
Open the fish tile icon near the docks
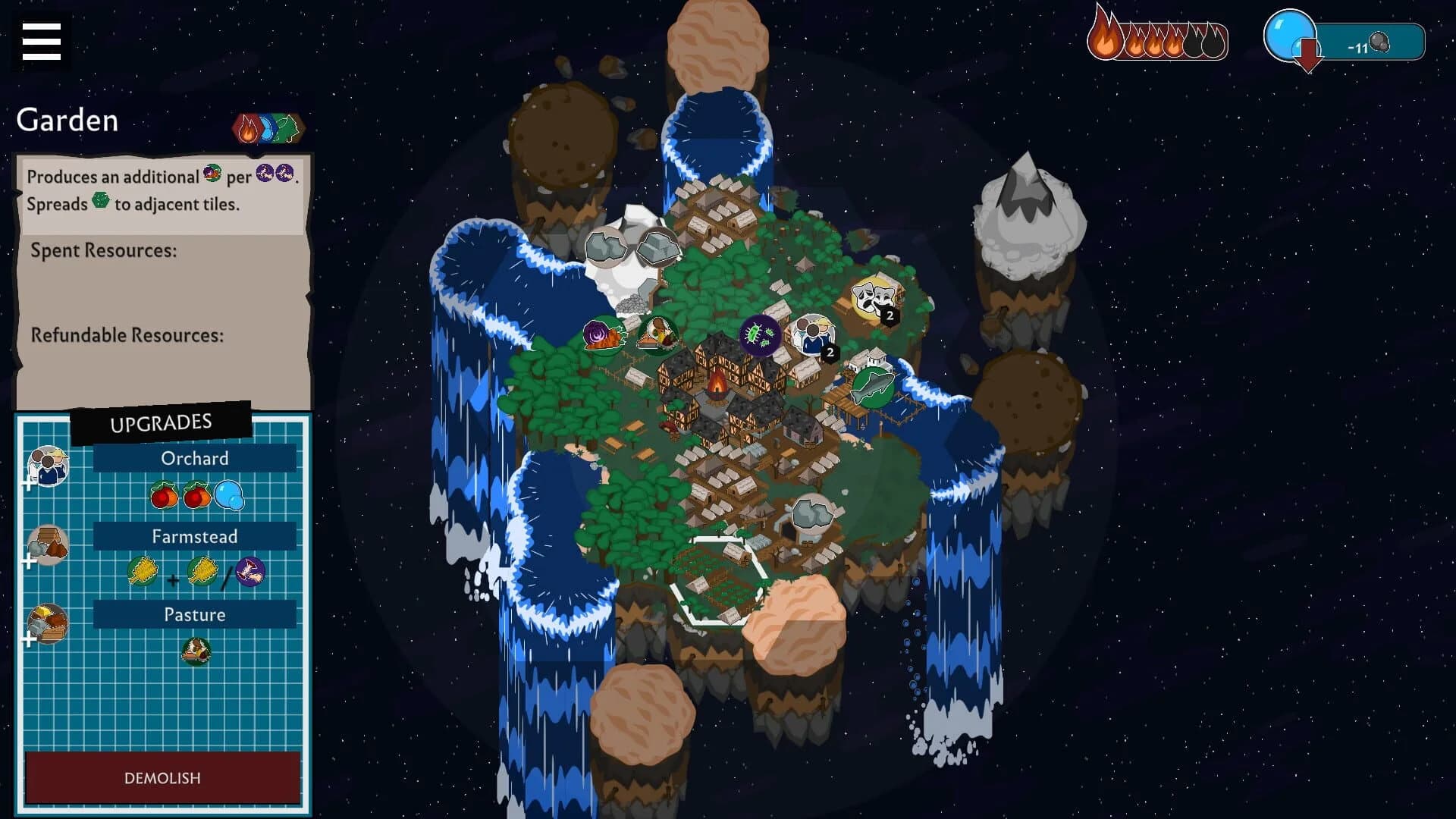click(x=874, y=385)
